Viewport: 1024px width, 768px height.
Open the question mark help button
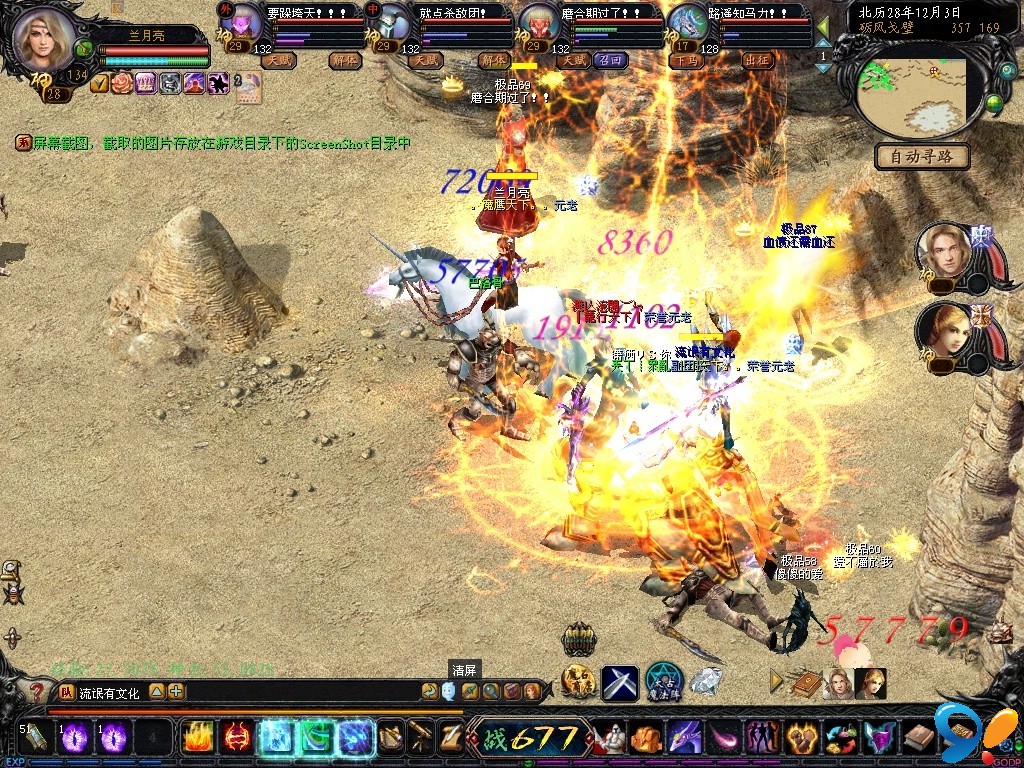pos(36,691)
